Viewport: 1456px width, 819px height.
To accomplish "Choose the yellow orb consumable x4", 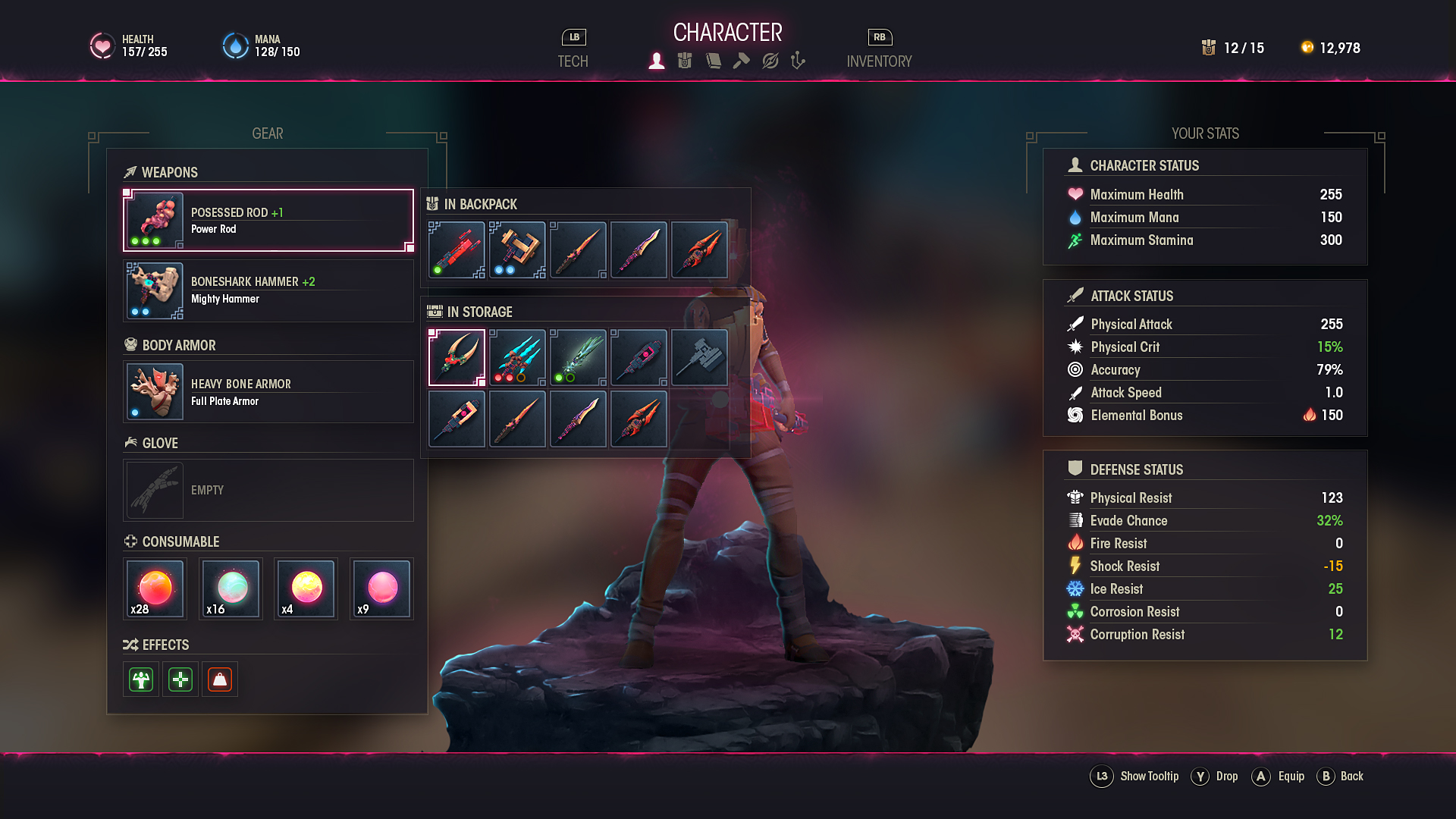I will (306, 589).
